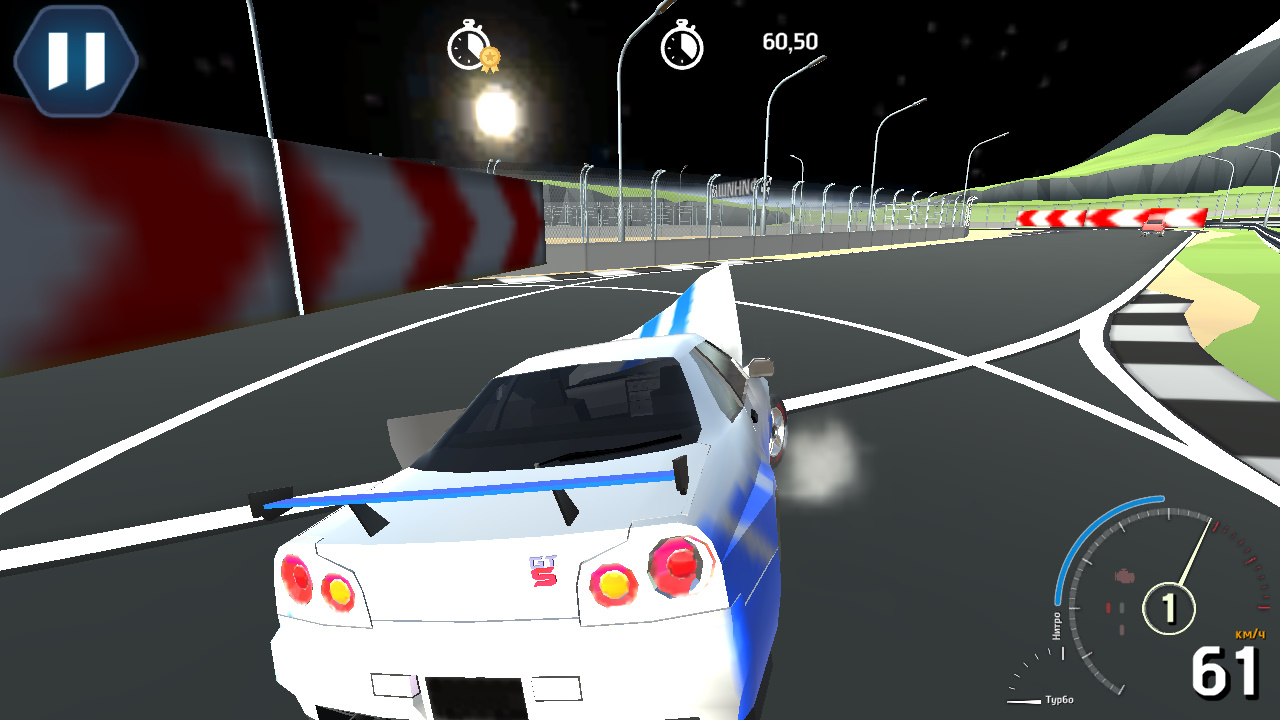Click the stopwatch icon with the gold medal
Screen dimensions: 1280x720
(x=468, y=46)
